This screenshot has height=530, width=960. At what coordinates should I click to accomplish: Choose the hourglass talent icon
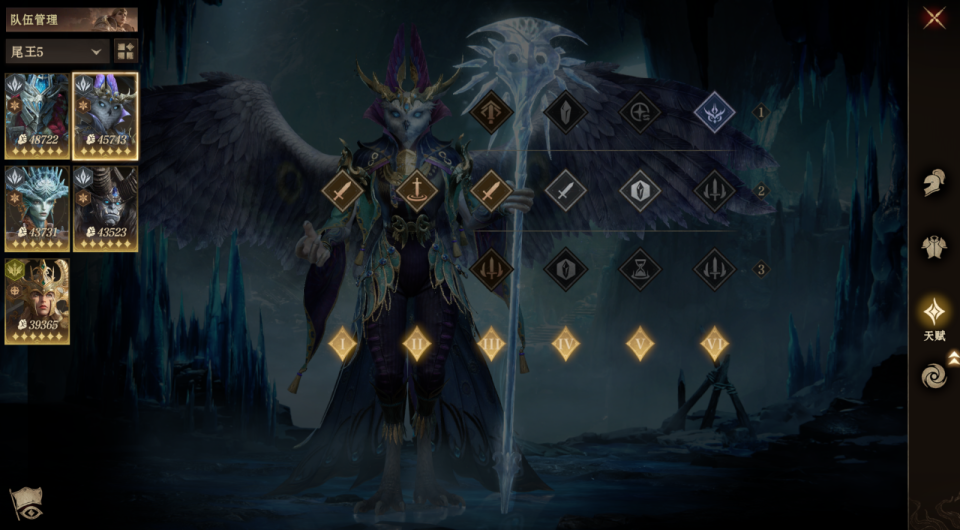pyautogui.click(x=640, y=269)
